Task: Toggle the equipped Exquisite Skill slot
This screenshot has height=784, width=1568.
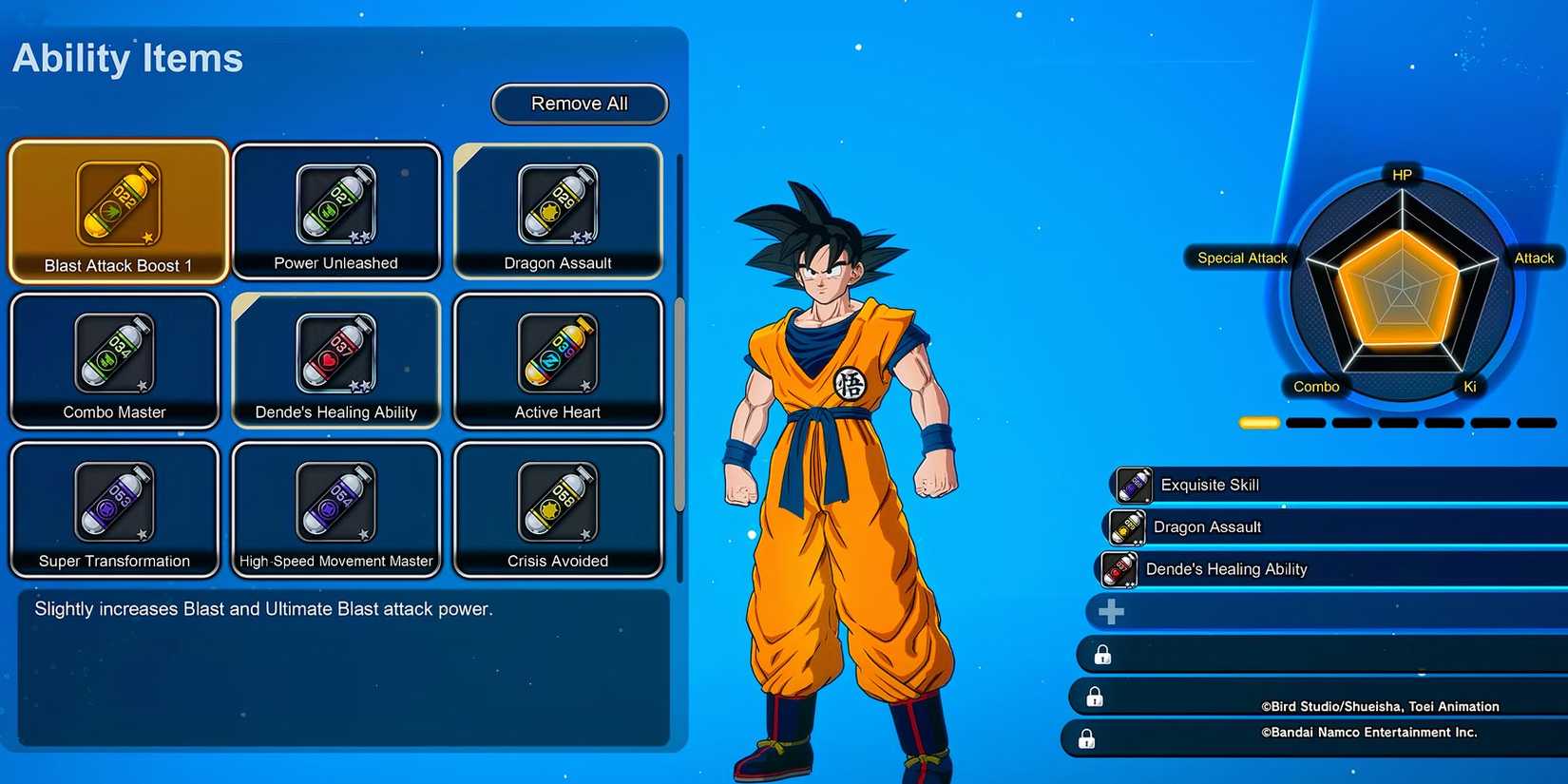Action: coord(1330,485)
